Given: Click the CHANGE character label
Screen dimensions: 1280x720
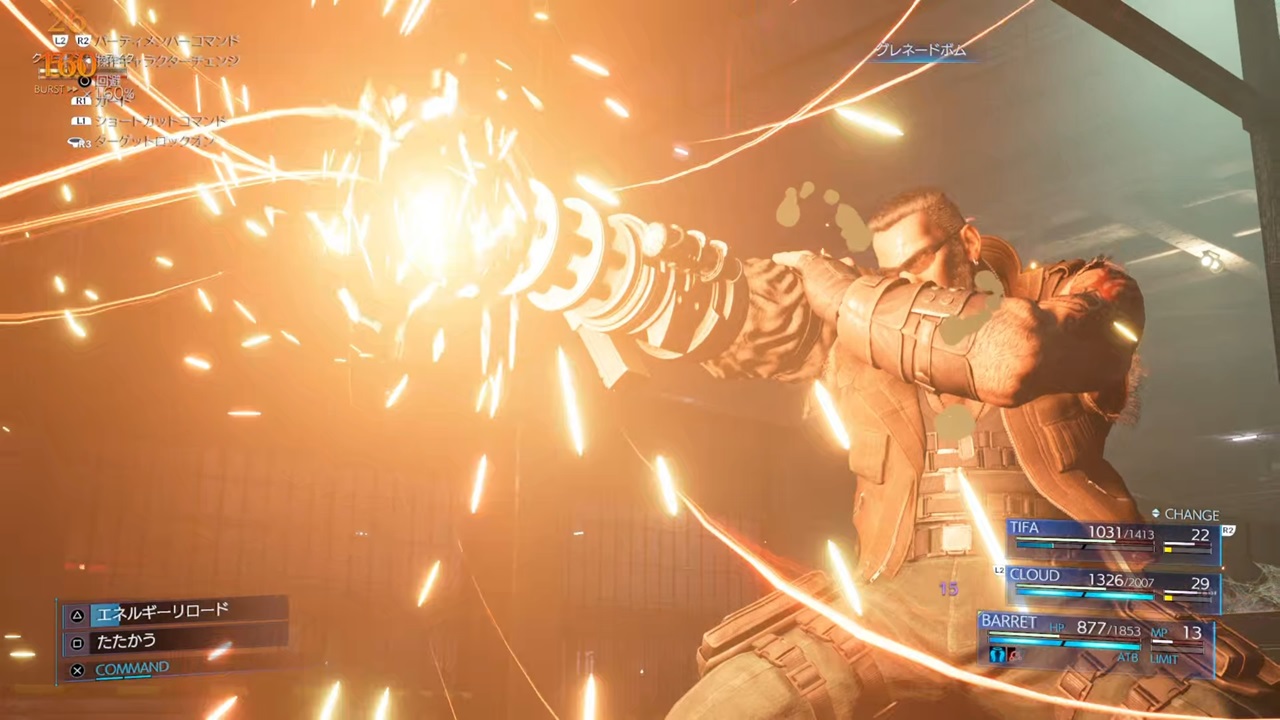Looking at the screenshot, I should tap(1190, 514).
